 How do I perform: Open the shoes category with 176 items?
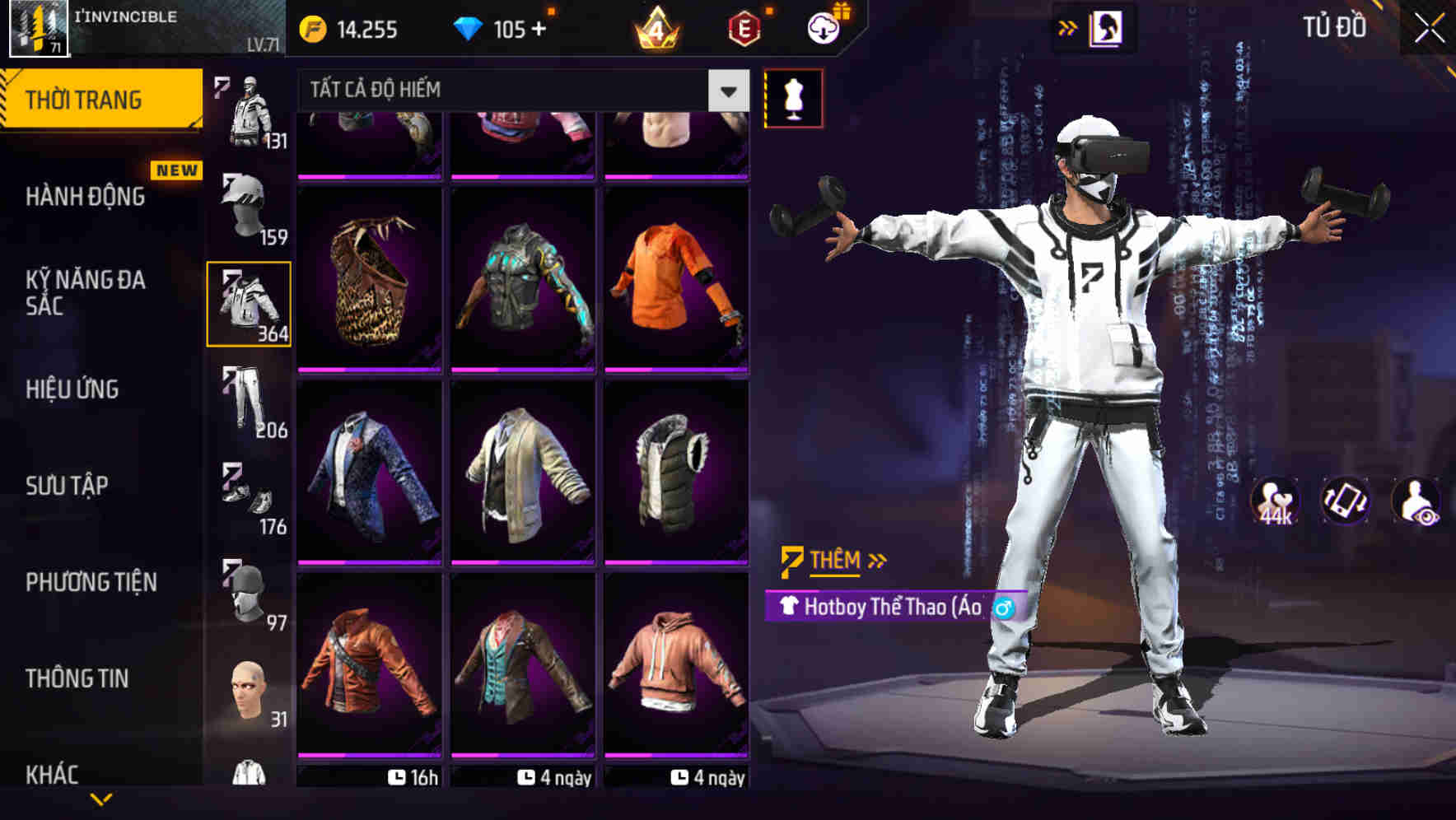click(x=250, y=498)
